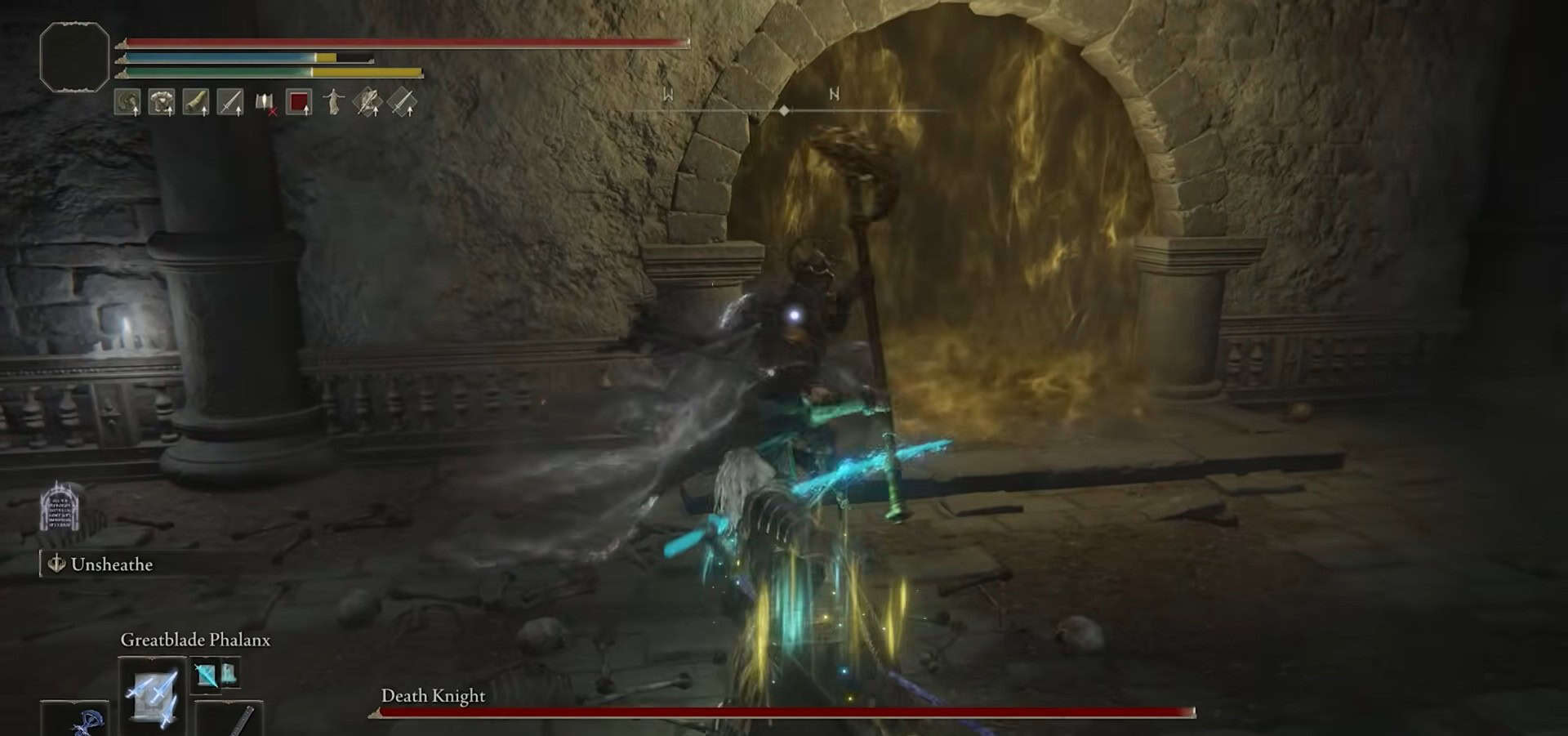1568x736 pixels.
Task: Click the gesture statue figure icon
Action: tap(334, 101)
